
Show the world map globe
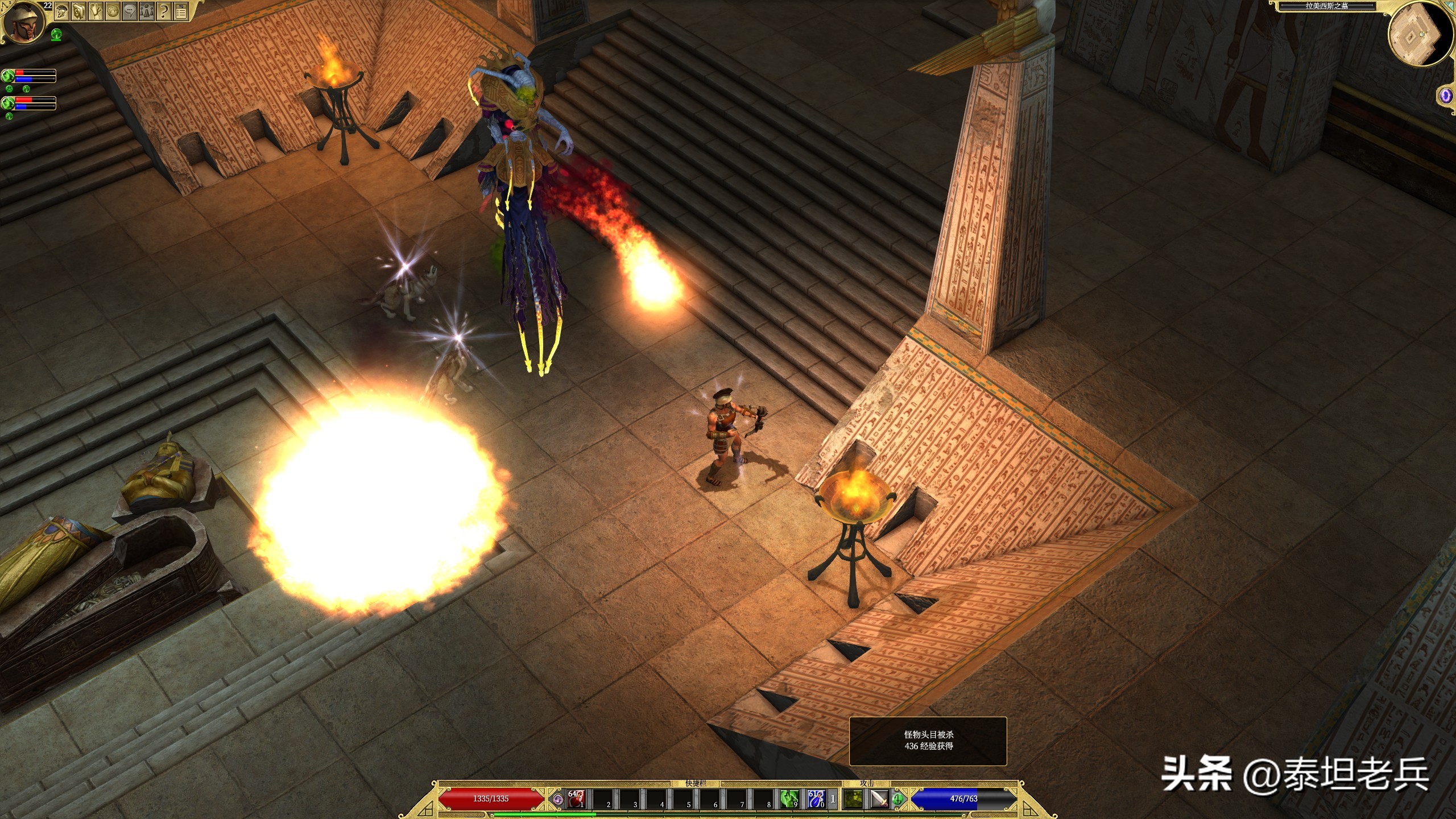point(113,11)
